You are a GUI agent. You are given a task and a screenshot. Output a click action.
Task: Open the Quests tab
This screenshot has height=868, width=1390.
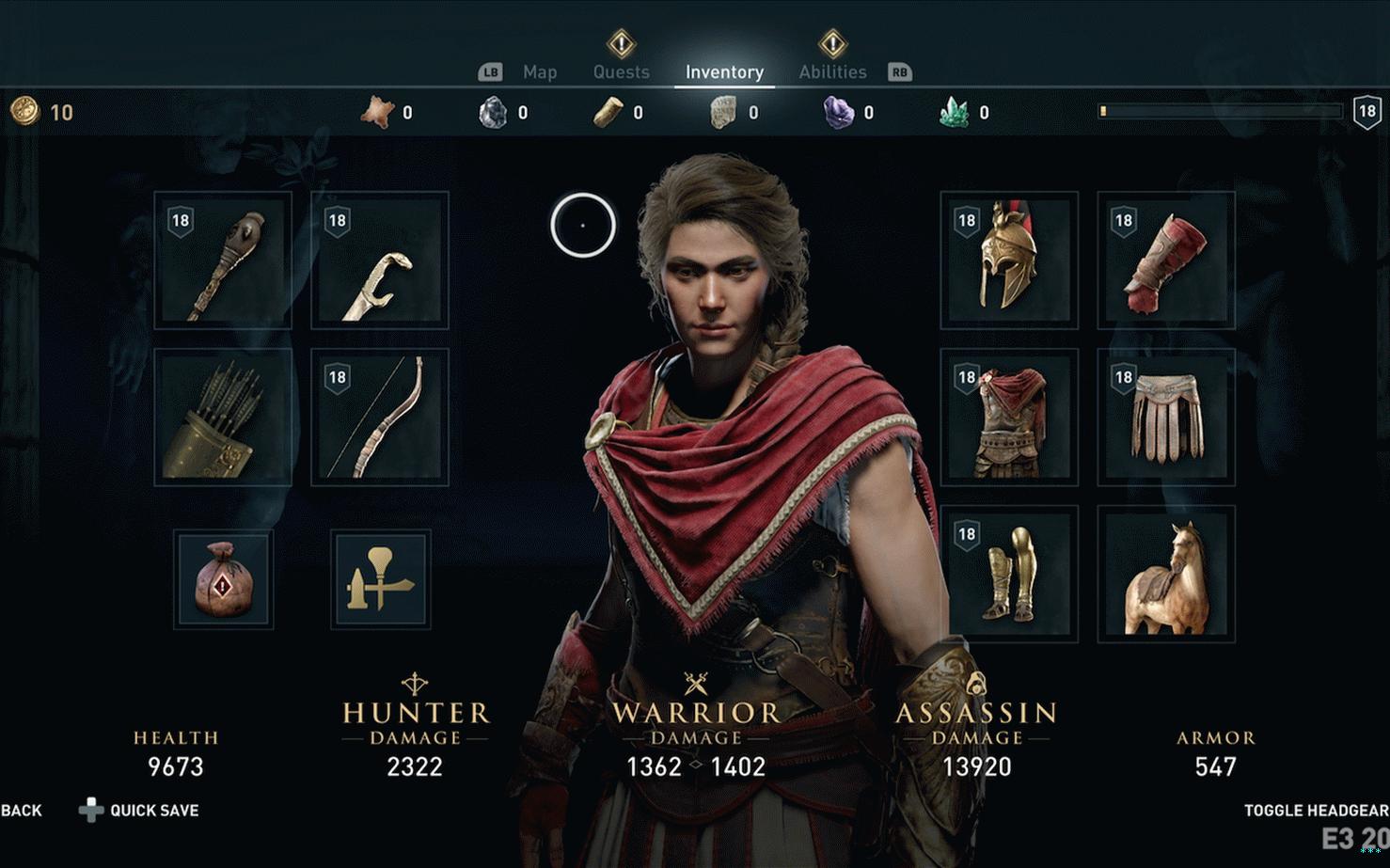621,72
